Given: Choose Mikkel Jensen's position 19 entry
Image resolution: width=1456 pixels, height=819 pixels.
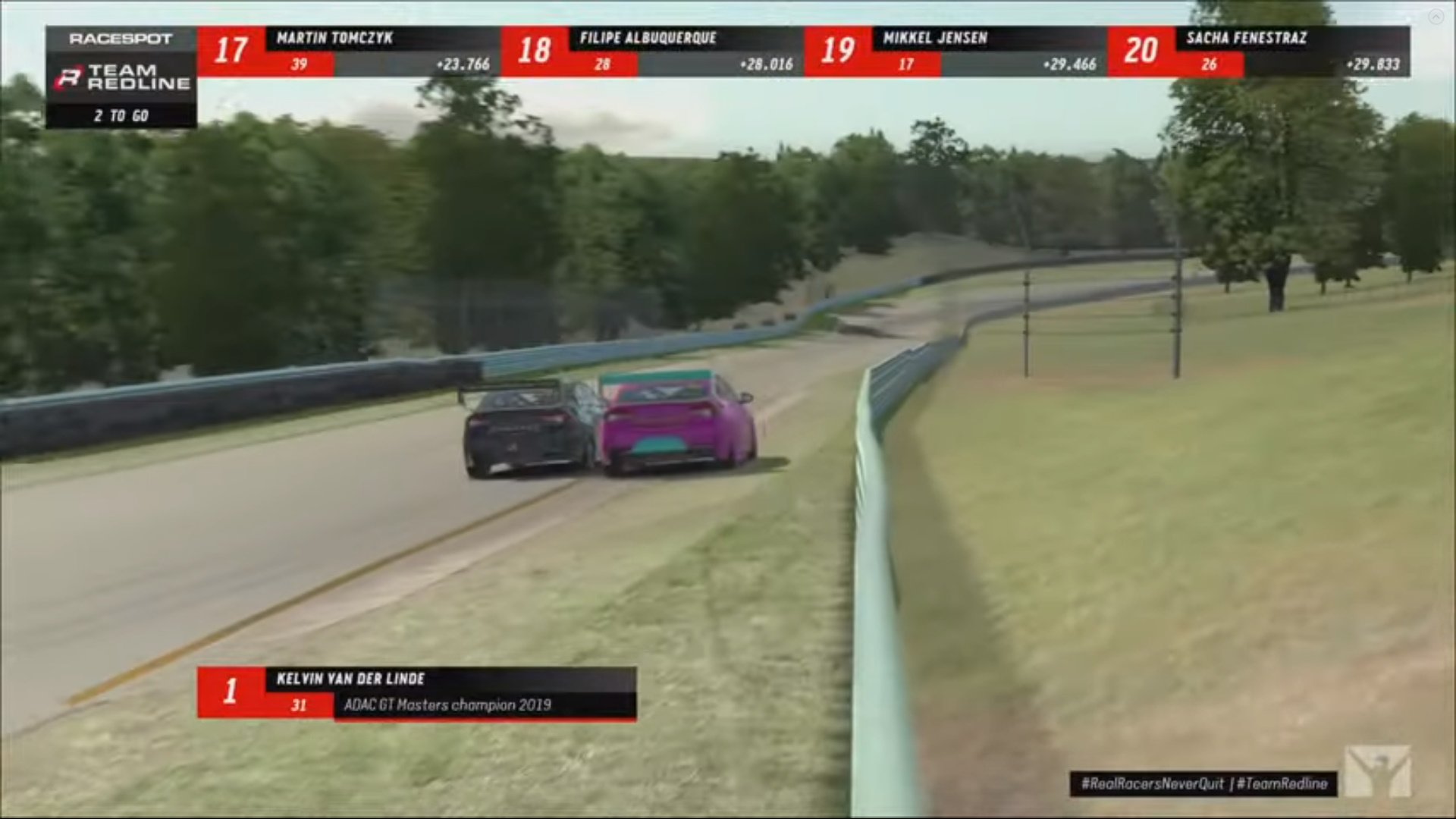Looking at the screenshot, I should 955,51.
